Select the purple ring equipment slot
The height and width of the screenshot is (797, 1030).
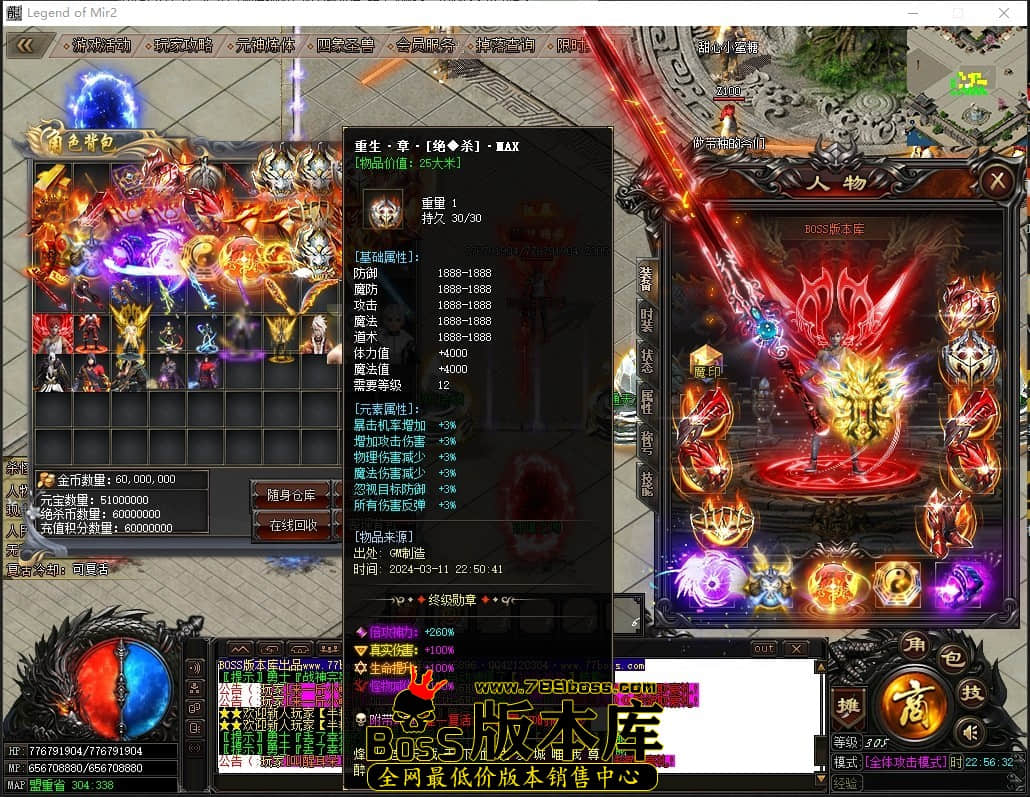point(958,583)
